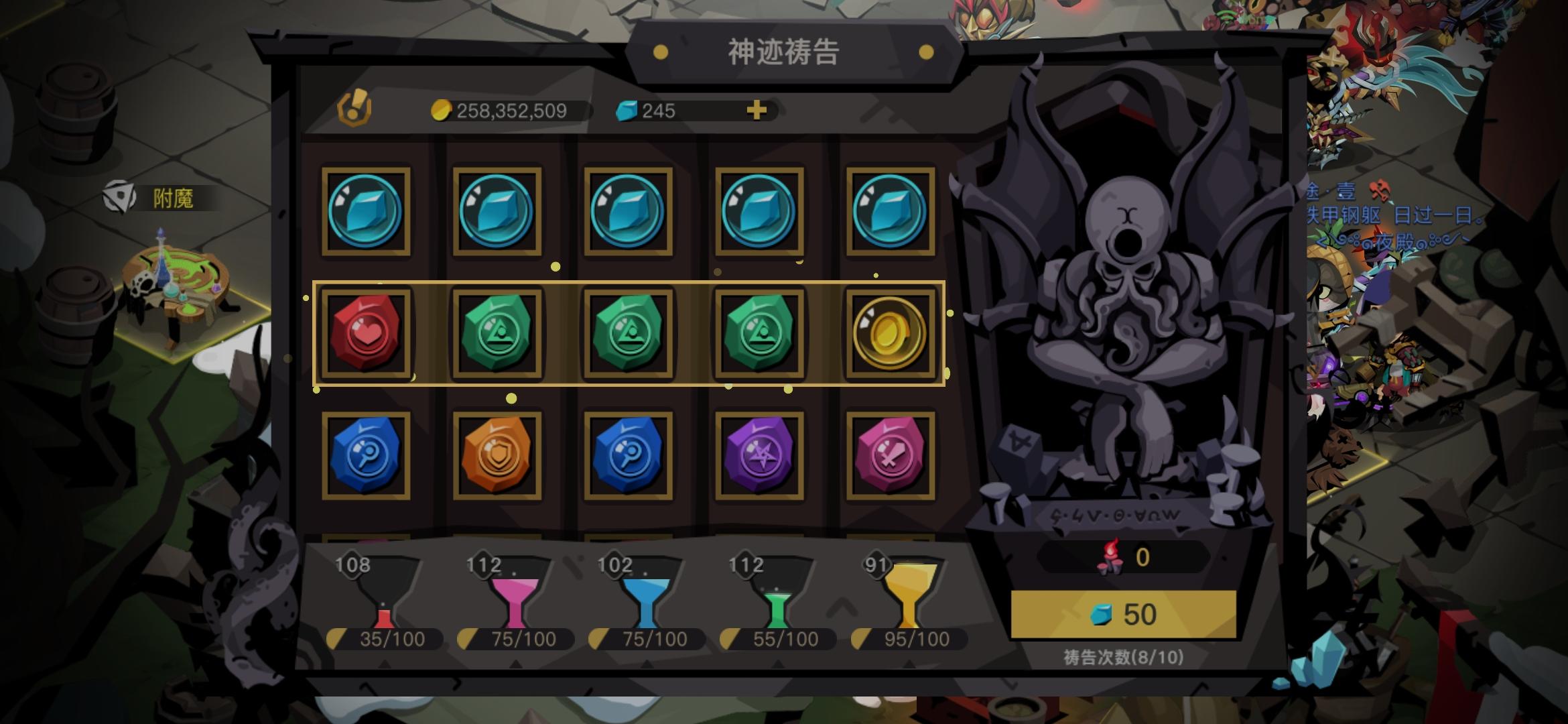Click the 神迹祷告 title banner

pyautogui.click(x=786, y=52)
